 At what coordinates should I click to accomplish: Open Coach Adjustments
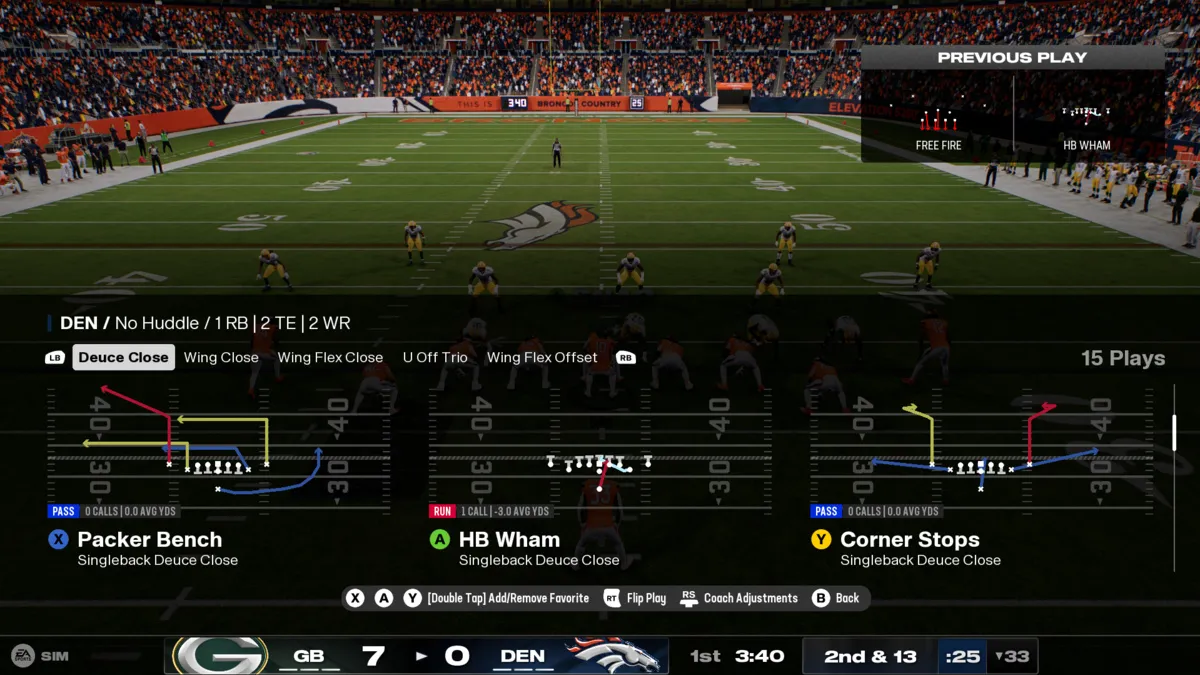click(750, 598)
